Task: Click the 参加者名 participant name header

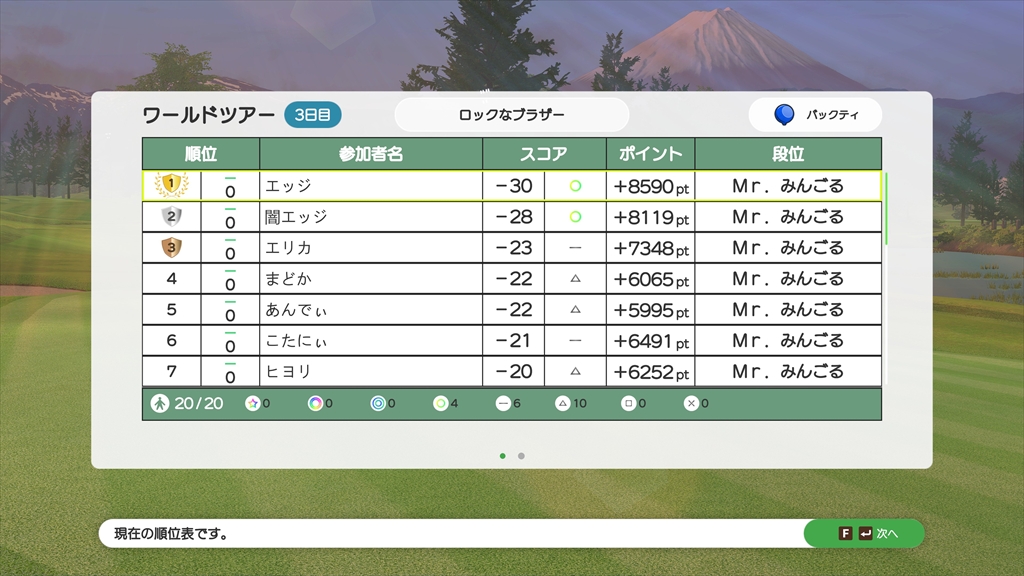Action: [371, 154]
